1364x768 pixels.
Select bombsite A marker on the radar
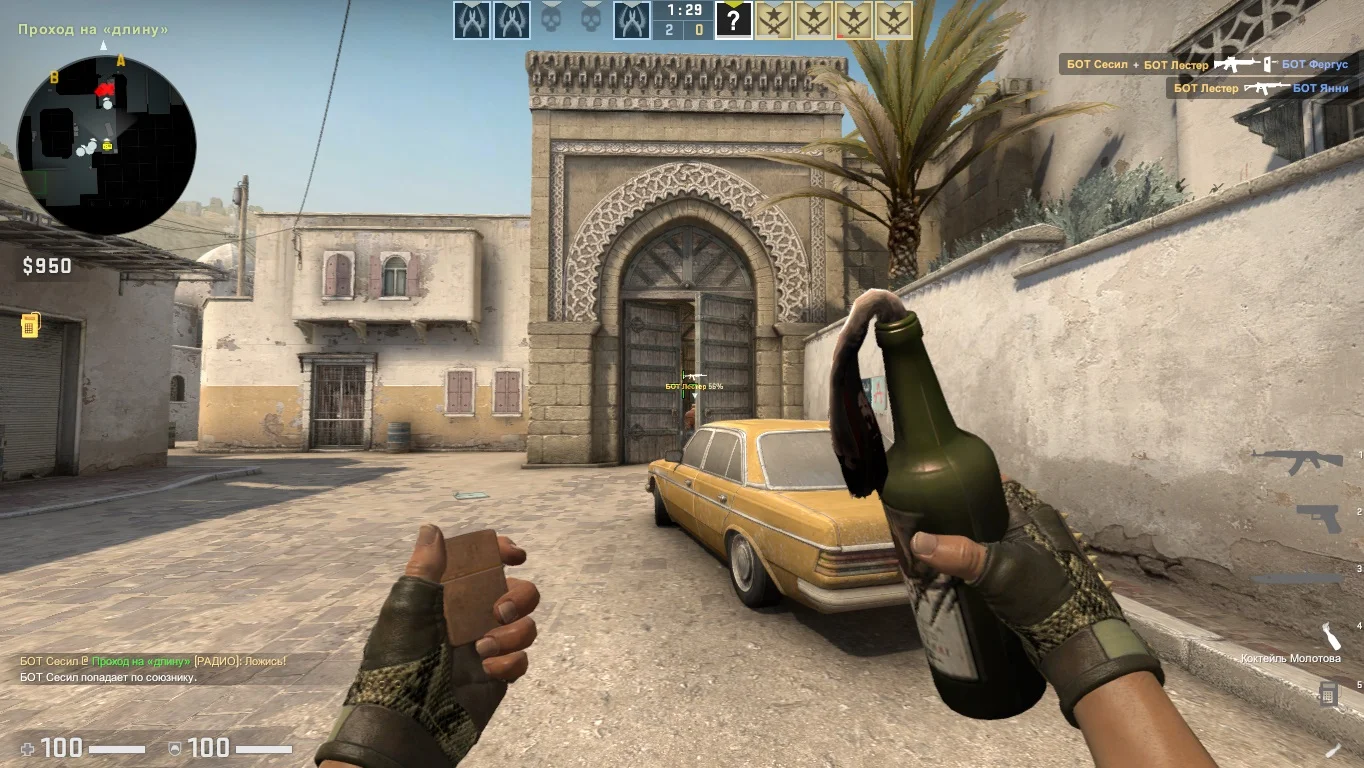pos(121,61)
